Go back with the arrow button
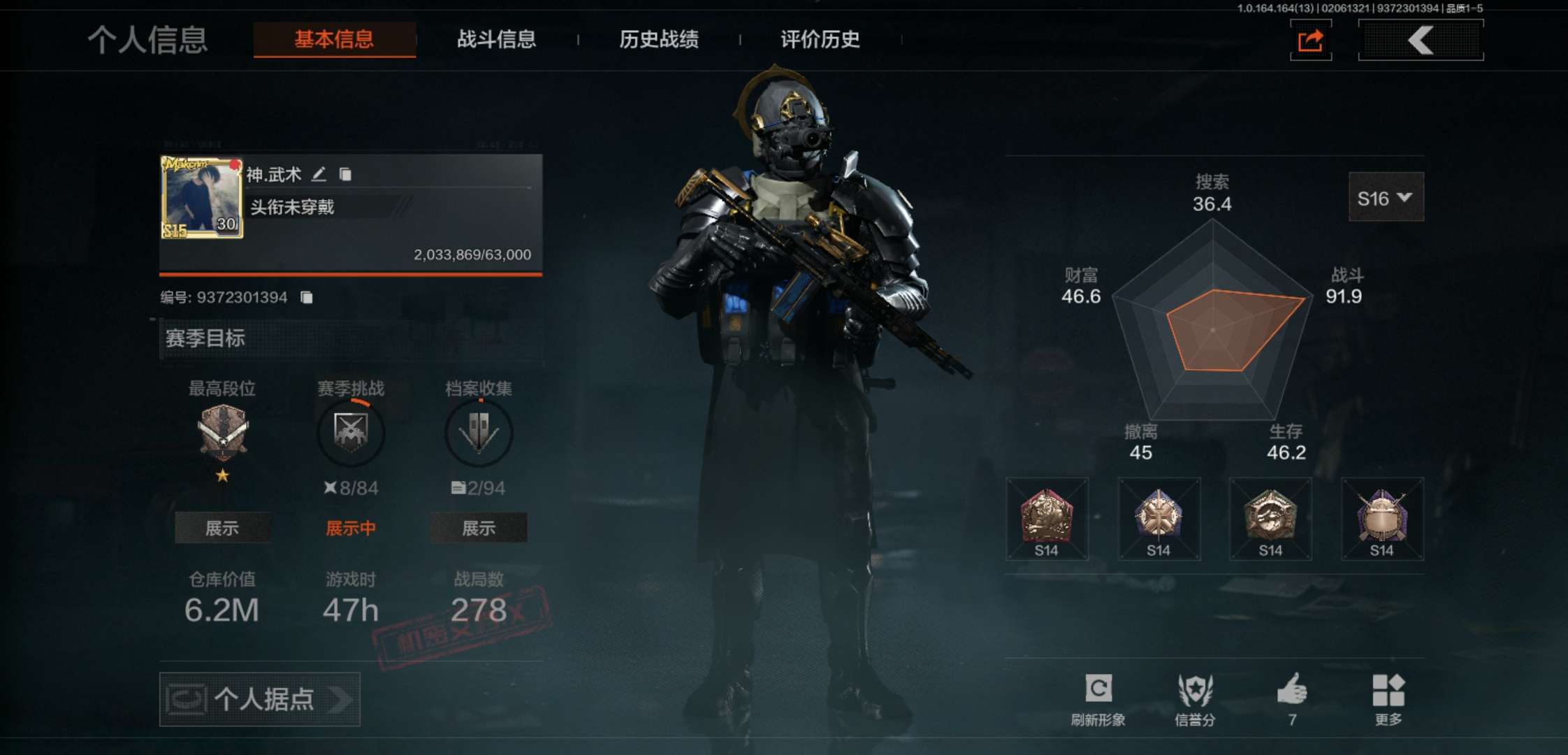 (1421, 40)
